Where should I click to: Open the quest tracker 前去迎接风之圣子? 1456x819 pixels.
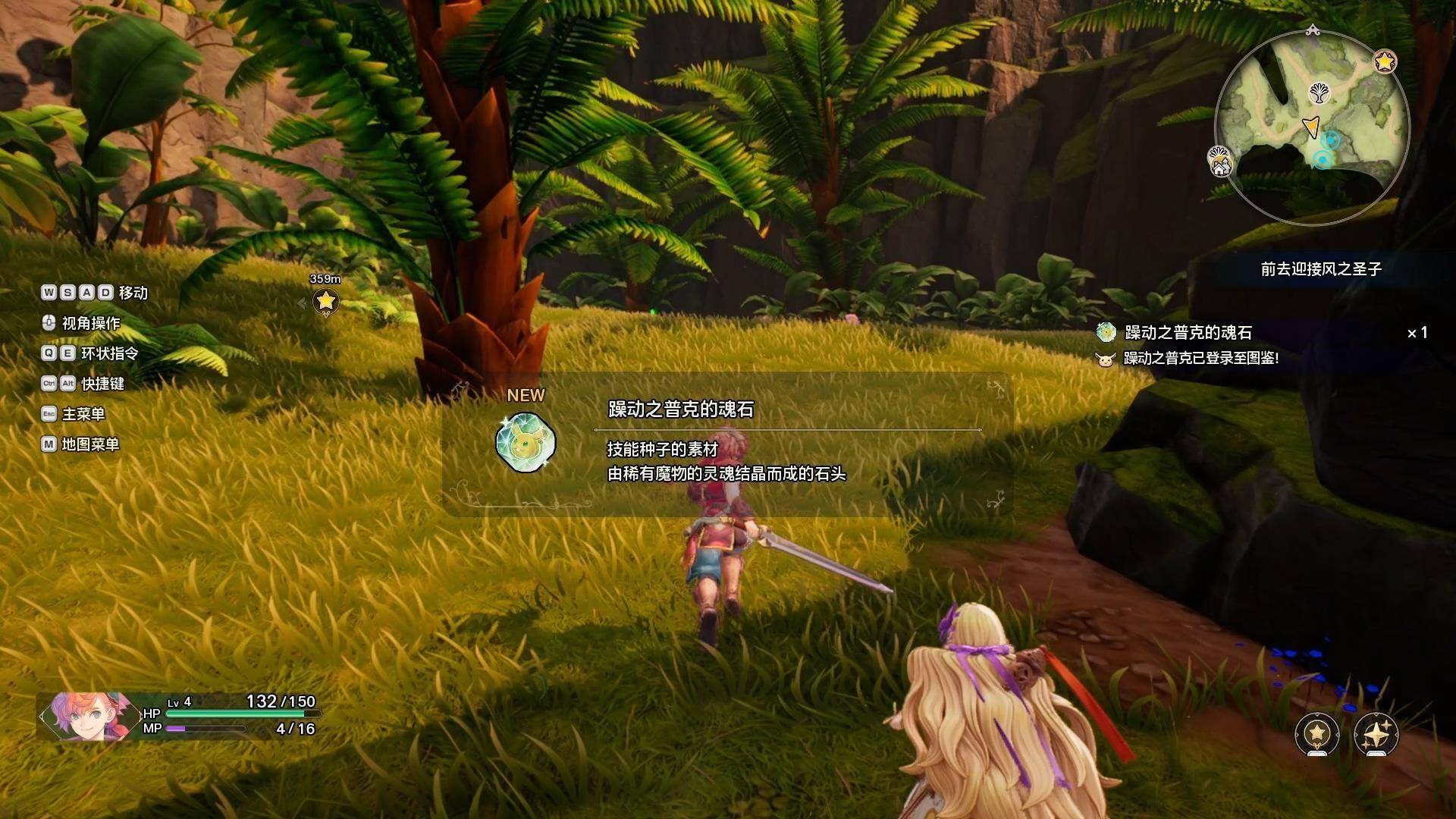tap(1320, 269)
